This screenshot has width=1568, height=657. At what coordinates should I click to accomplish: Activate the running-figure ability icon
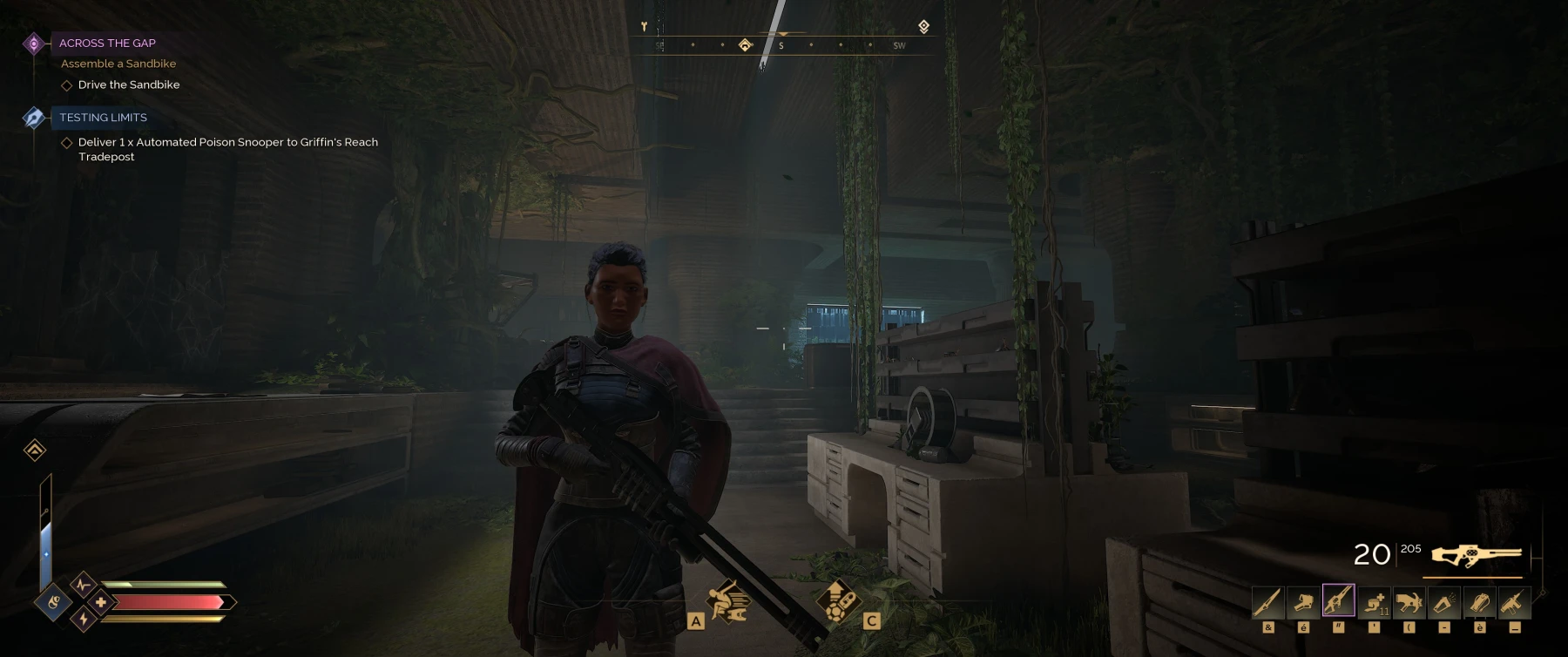click(x=728, y=600)
